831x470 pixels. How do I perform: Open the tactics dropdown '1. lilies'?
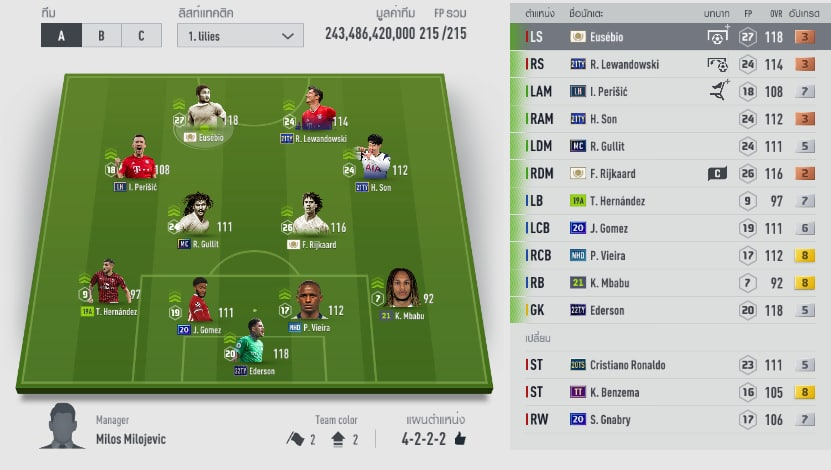[240, 36]
